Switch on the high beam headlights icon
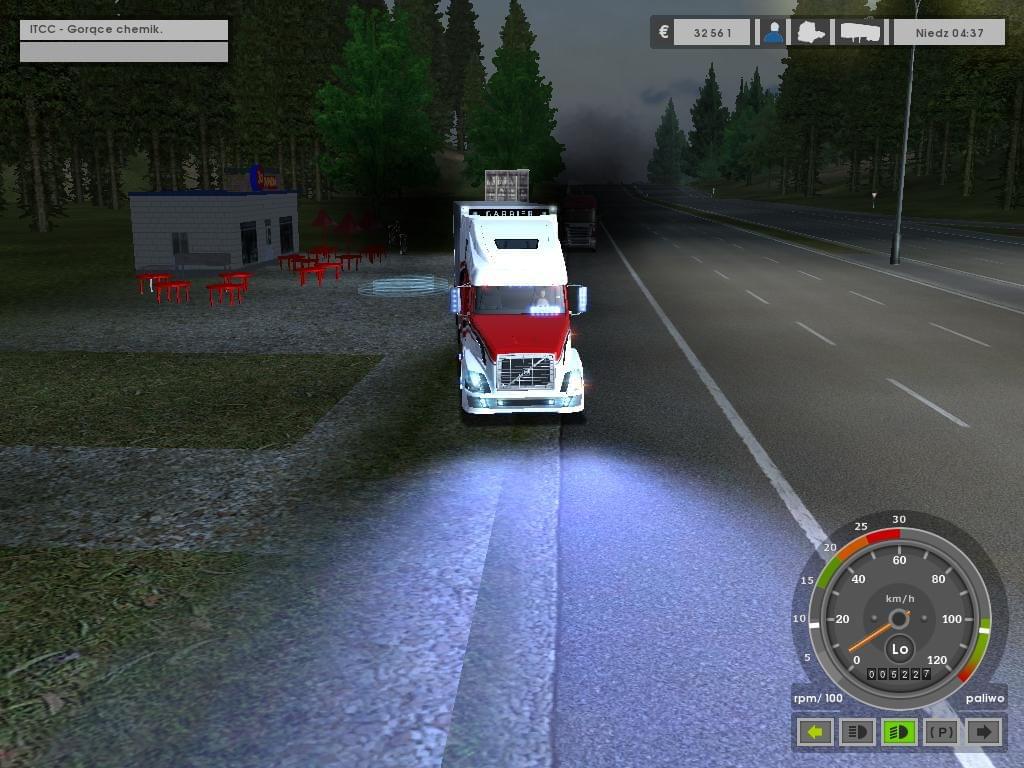The height and width of the screenshot is (768, 1024). pos(857,732)
